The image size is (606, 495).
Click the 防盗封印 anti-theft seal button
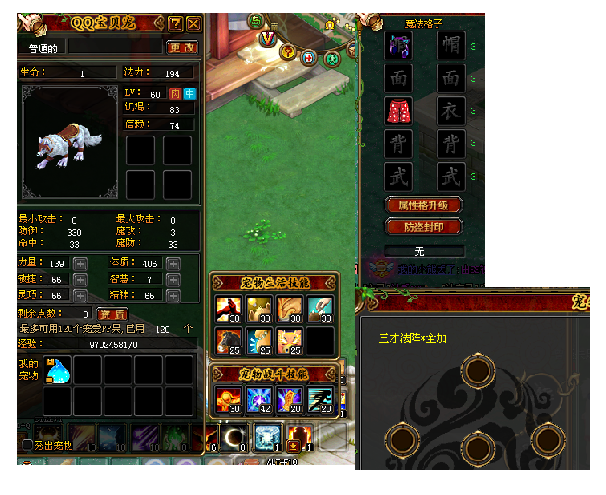(x=425, y=226)
